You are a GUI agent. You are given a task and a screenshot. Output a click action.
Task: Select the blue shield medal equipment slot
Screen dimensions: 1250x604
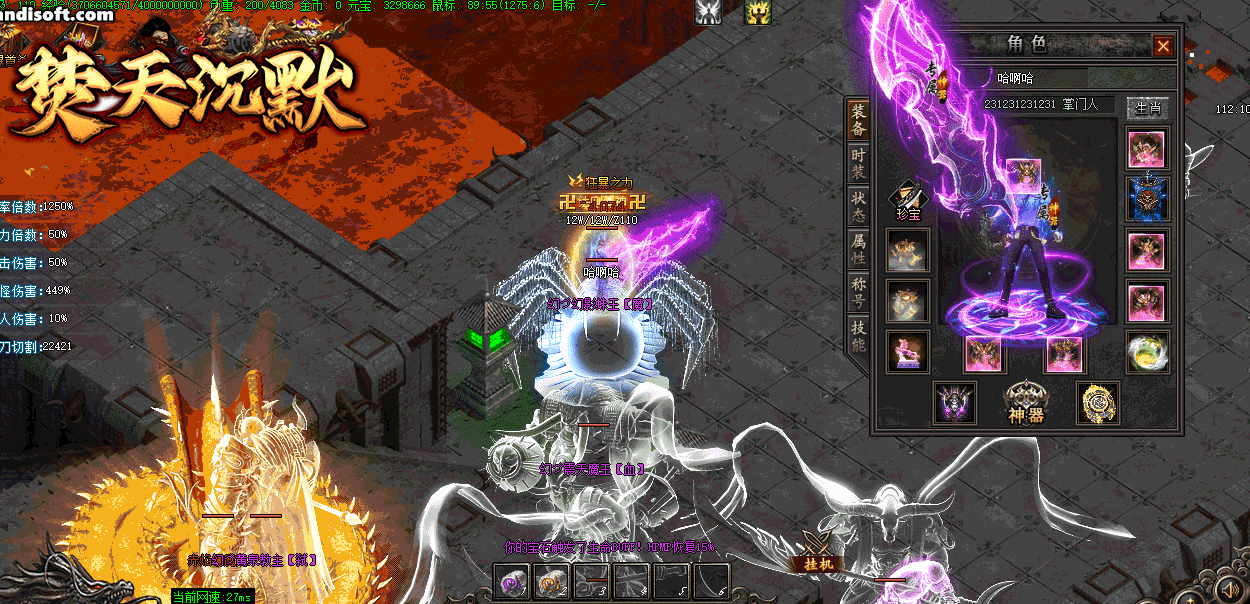tap(1148, 198)
